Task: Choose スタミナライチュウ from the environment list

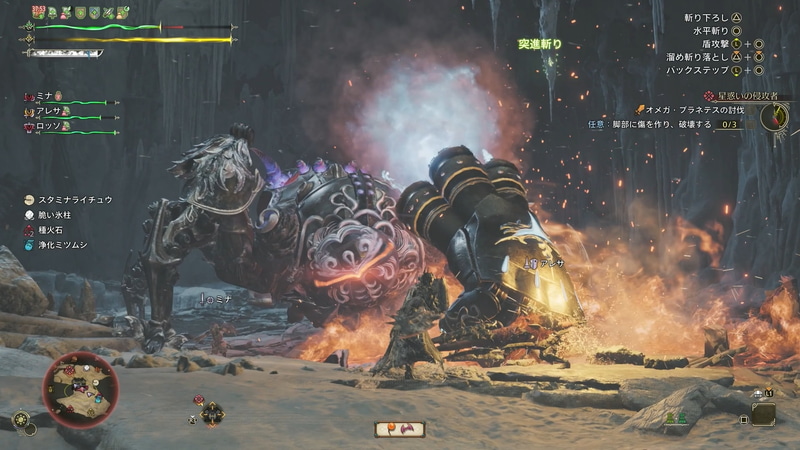Action: [76, 200]
